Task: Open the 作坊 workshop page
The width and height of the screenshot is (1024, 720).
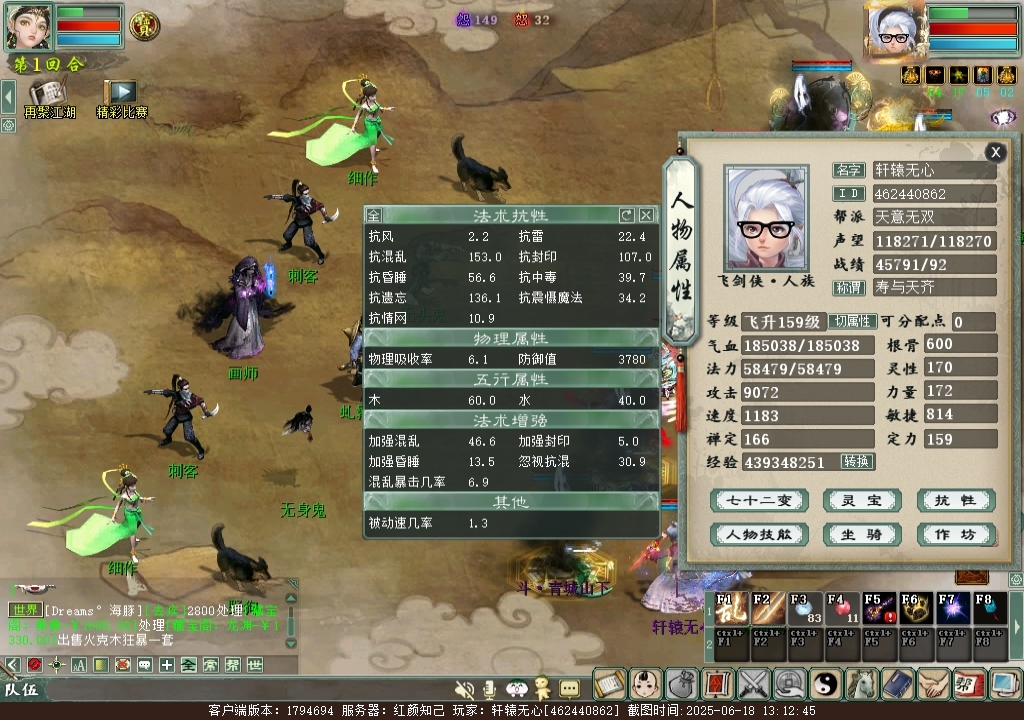Action: [955, 535]
